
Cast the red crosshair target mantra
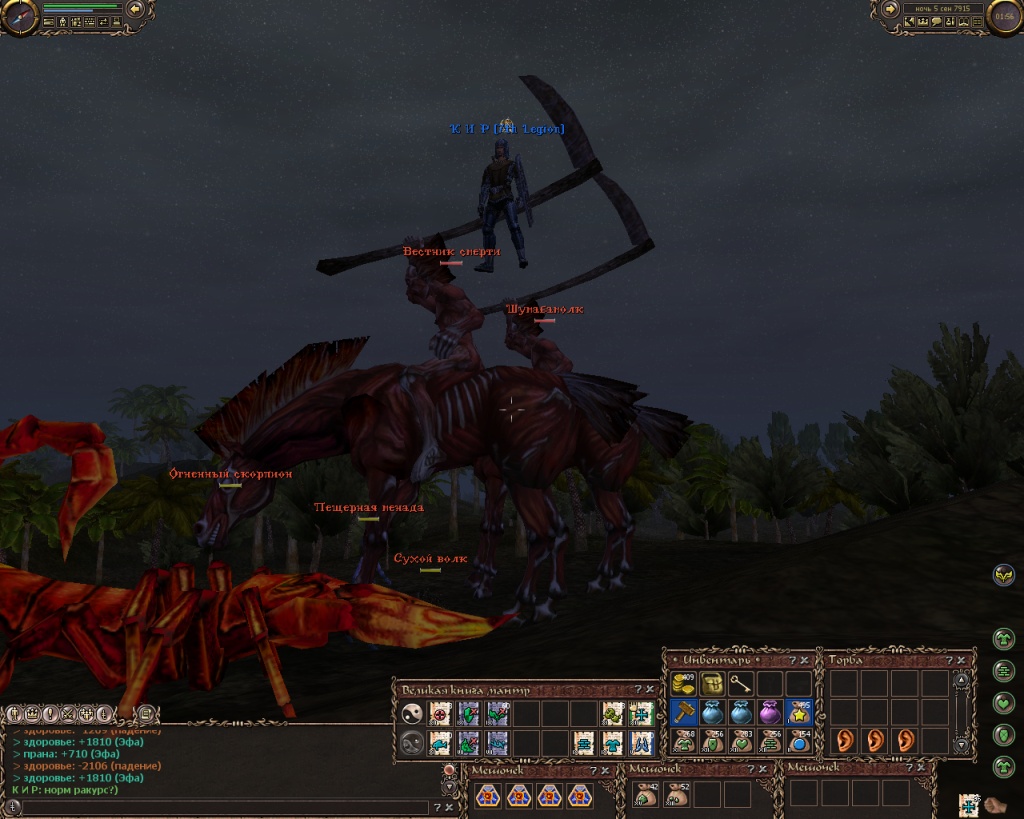(440, 714)
